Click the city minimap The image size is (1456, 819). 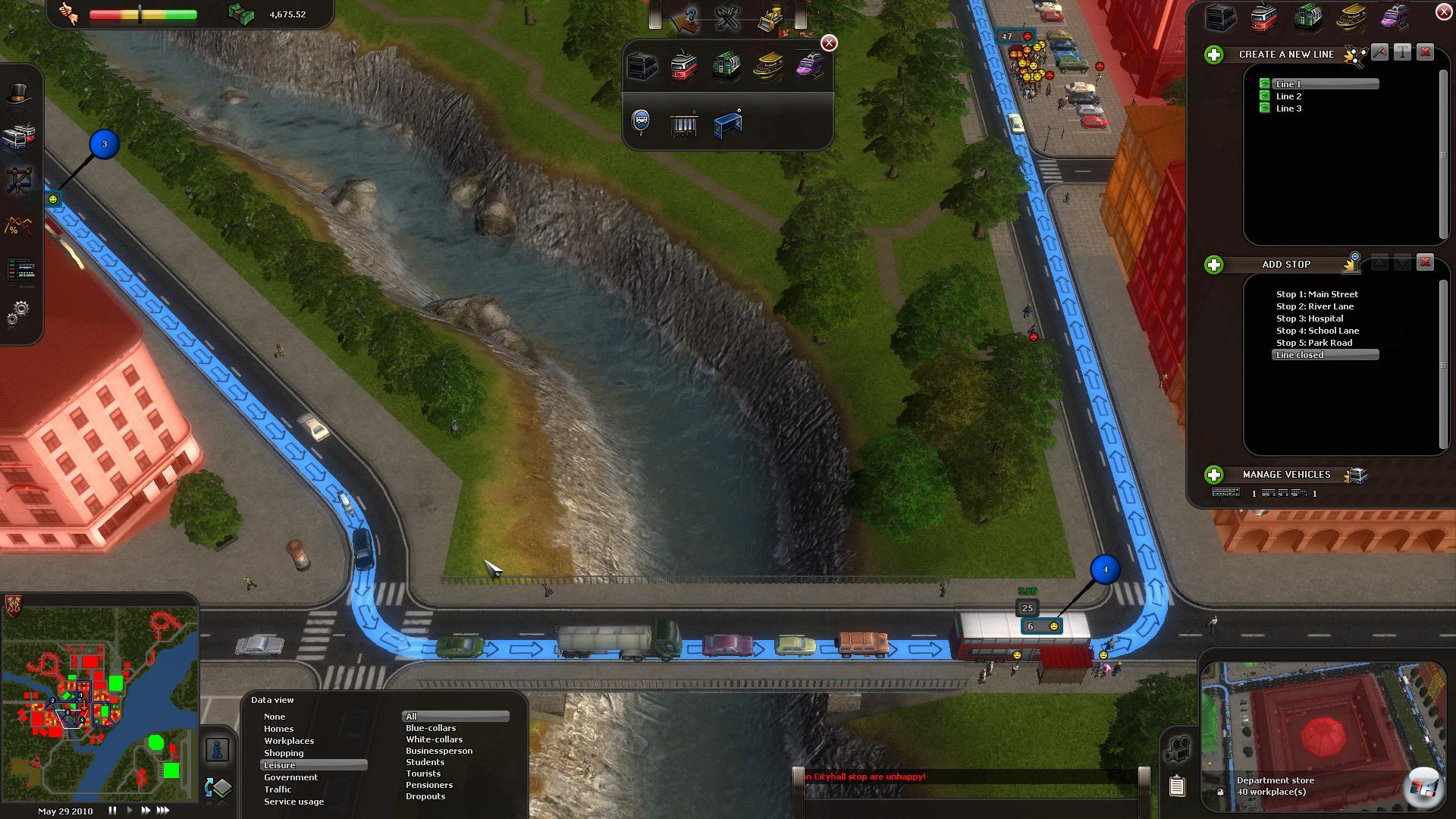click(x=99, y=698)
